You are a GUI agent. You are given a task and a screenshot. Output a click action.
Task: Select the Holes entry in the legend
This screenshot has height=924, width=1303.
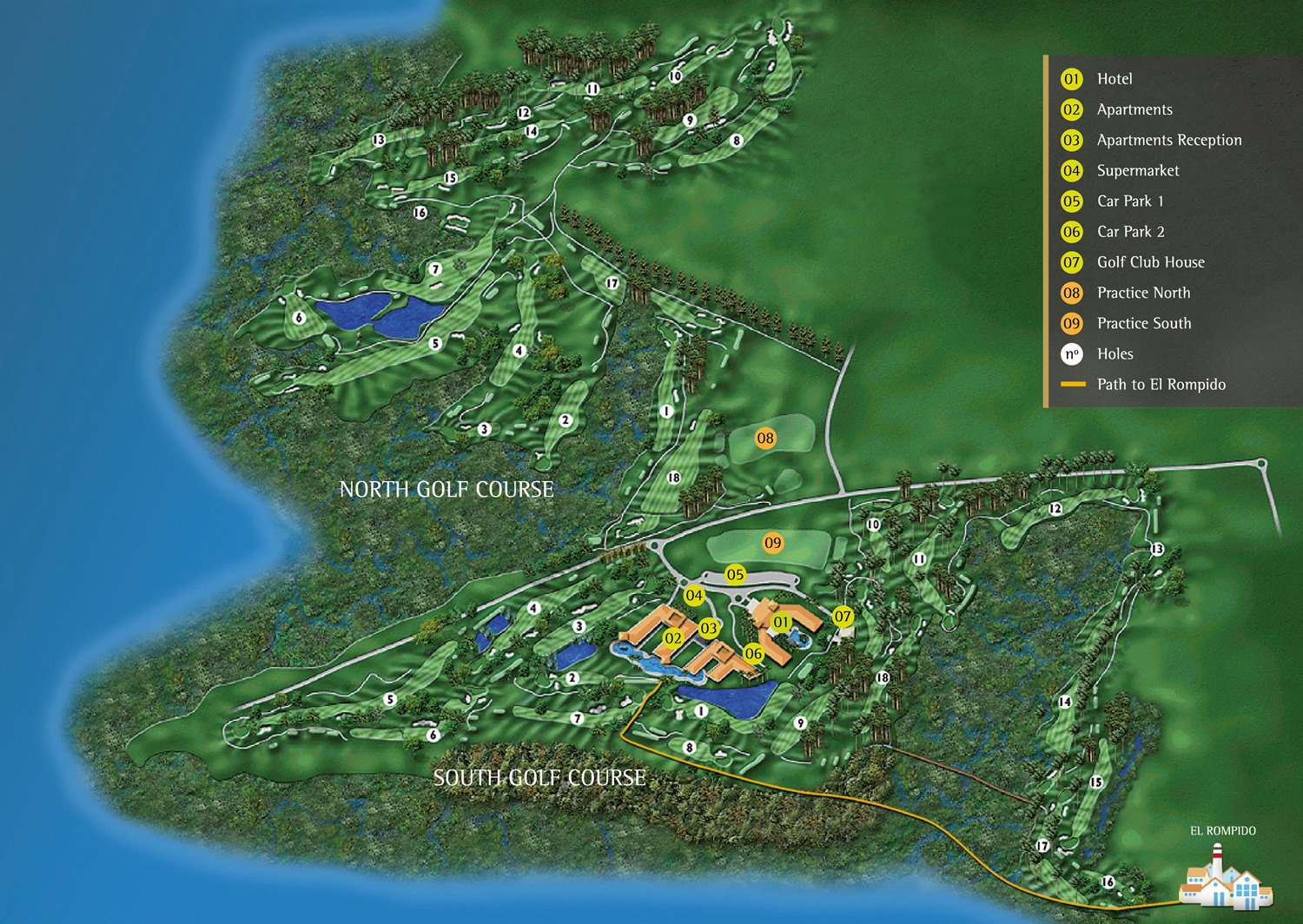(1114, 353)
